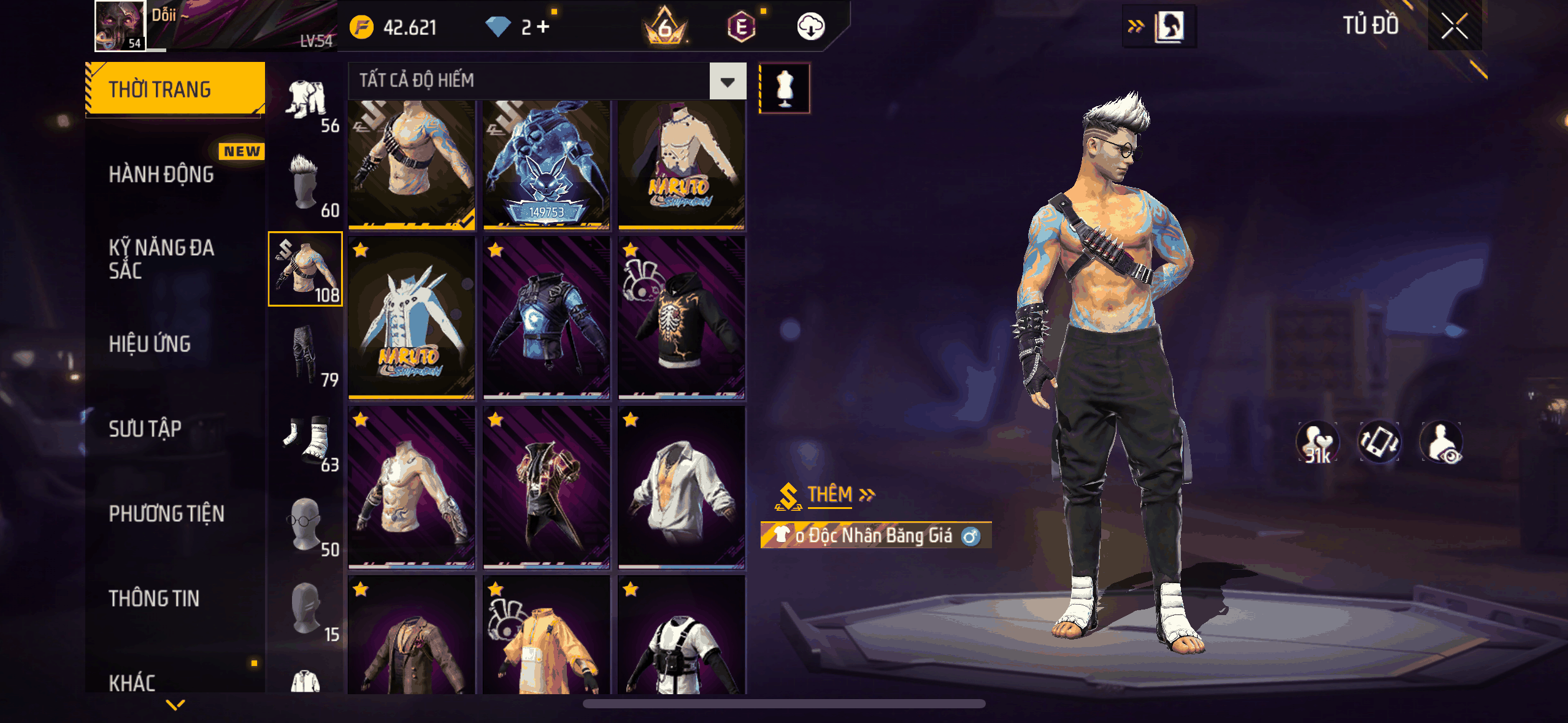Image resolution: width=1568 pixels, height=723 pixels.
Task: Open the Hành Động tab
Action: click(x=161, y=174)
